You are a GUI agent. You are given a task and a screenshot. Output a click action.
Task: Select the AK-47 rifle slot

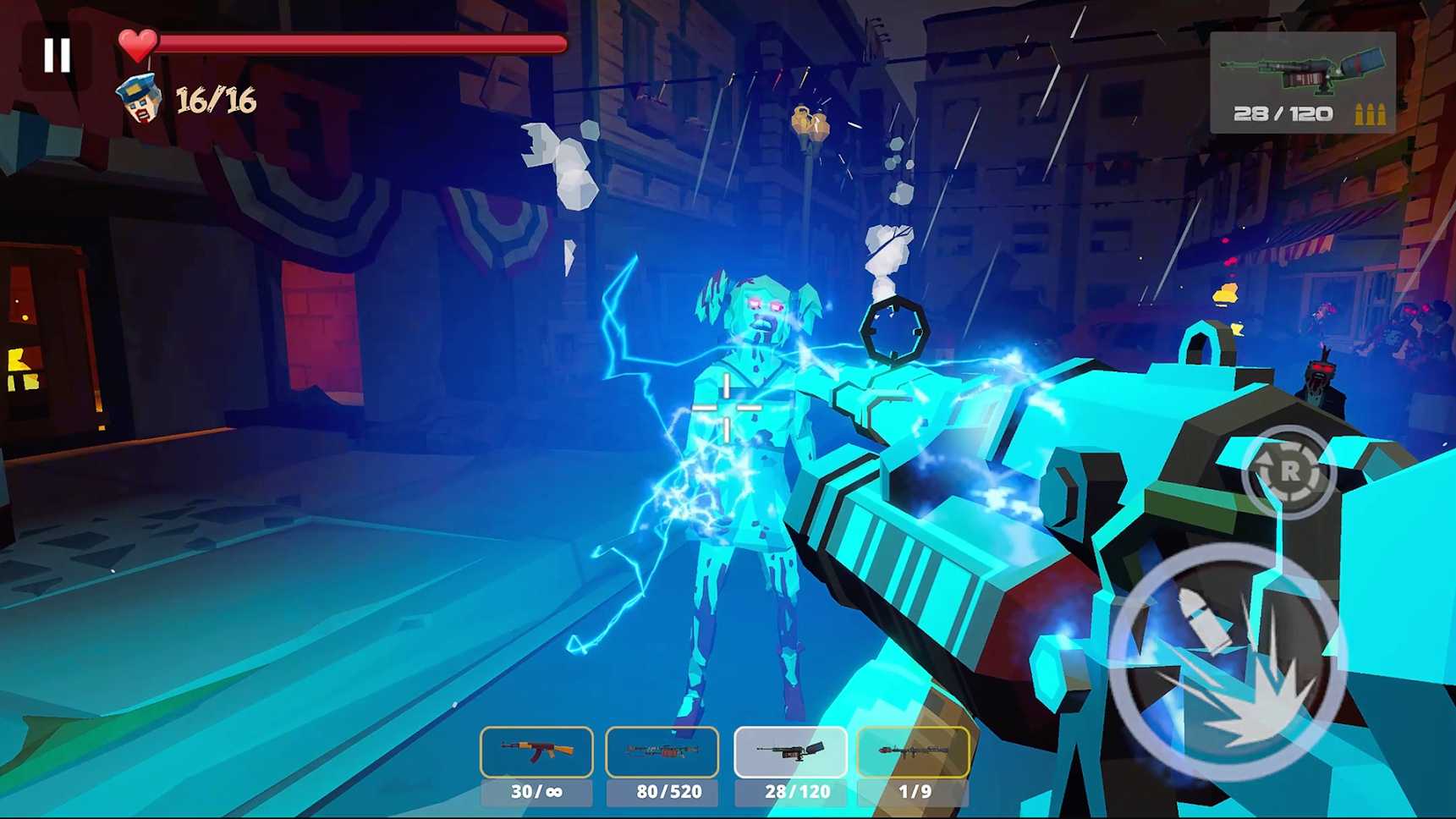[536, 752]
